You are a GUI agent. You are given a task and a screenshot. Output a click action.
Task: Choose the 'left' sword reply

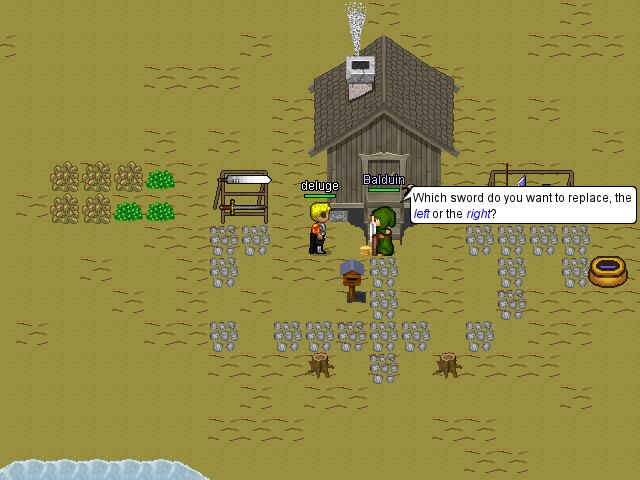click(x=420, y=214)
